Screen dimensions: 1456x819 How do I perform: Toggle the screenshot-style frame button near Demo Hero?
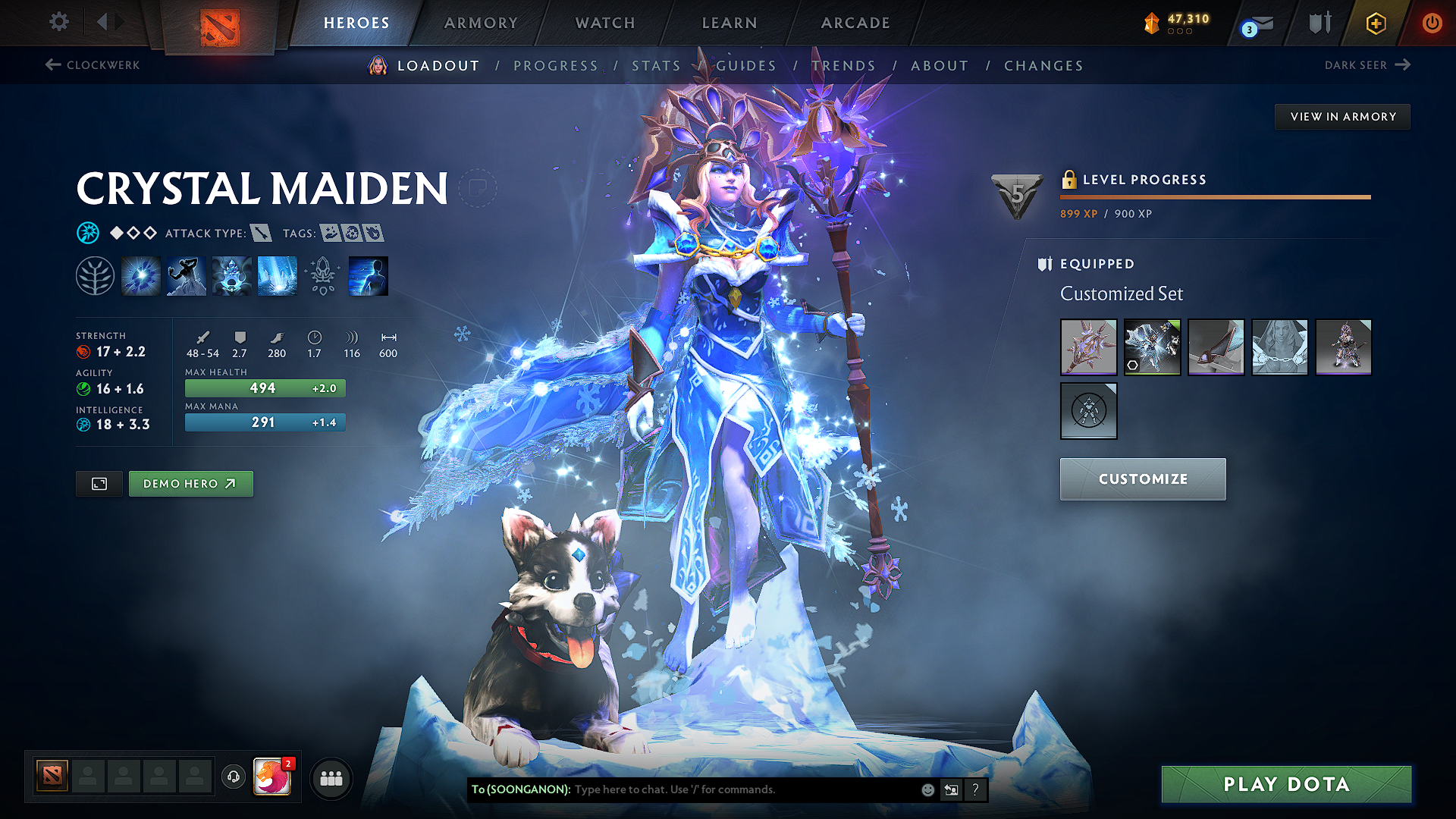pyautogui.click(x=99, y=483)
